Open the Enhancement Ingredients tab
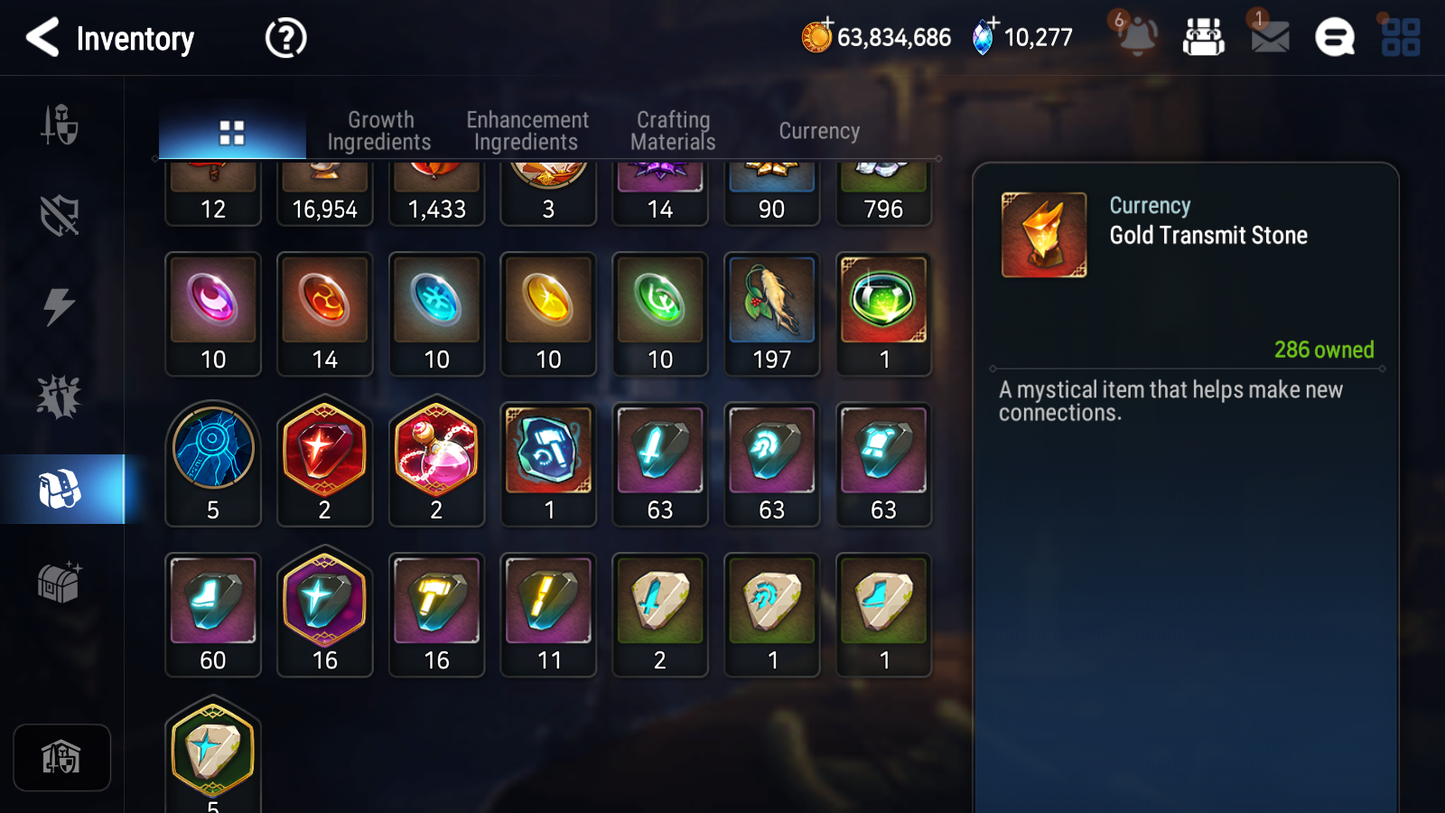Viewport: 1445px width, 813px height. point(527,131)
